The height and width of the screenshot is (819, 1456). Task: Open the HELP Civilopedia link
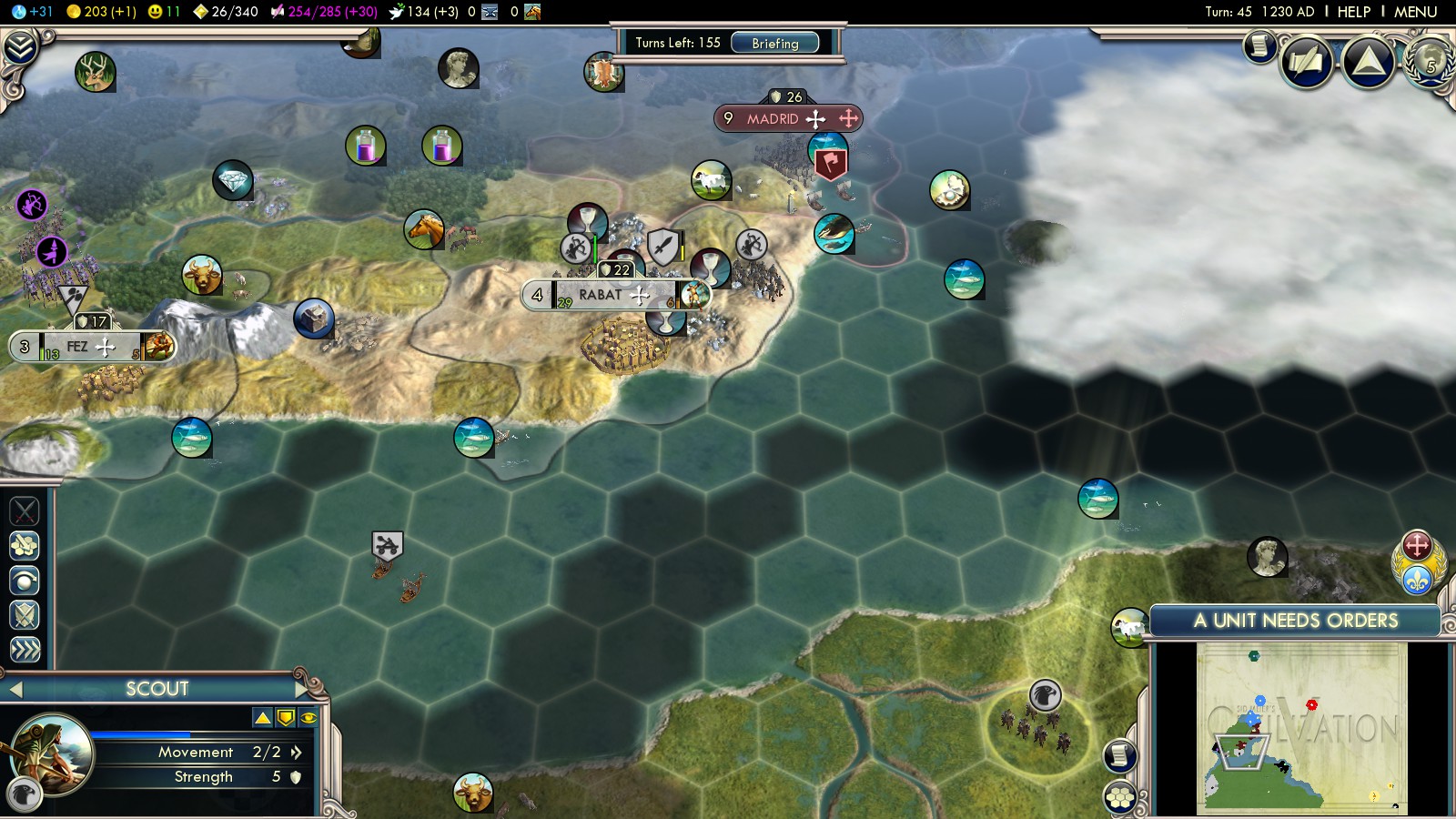point(1353,12)
